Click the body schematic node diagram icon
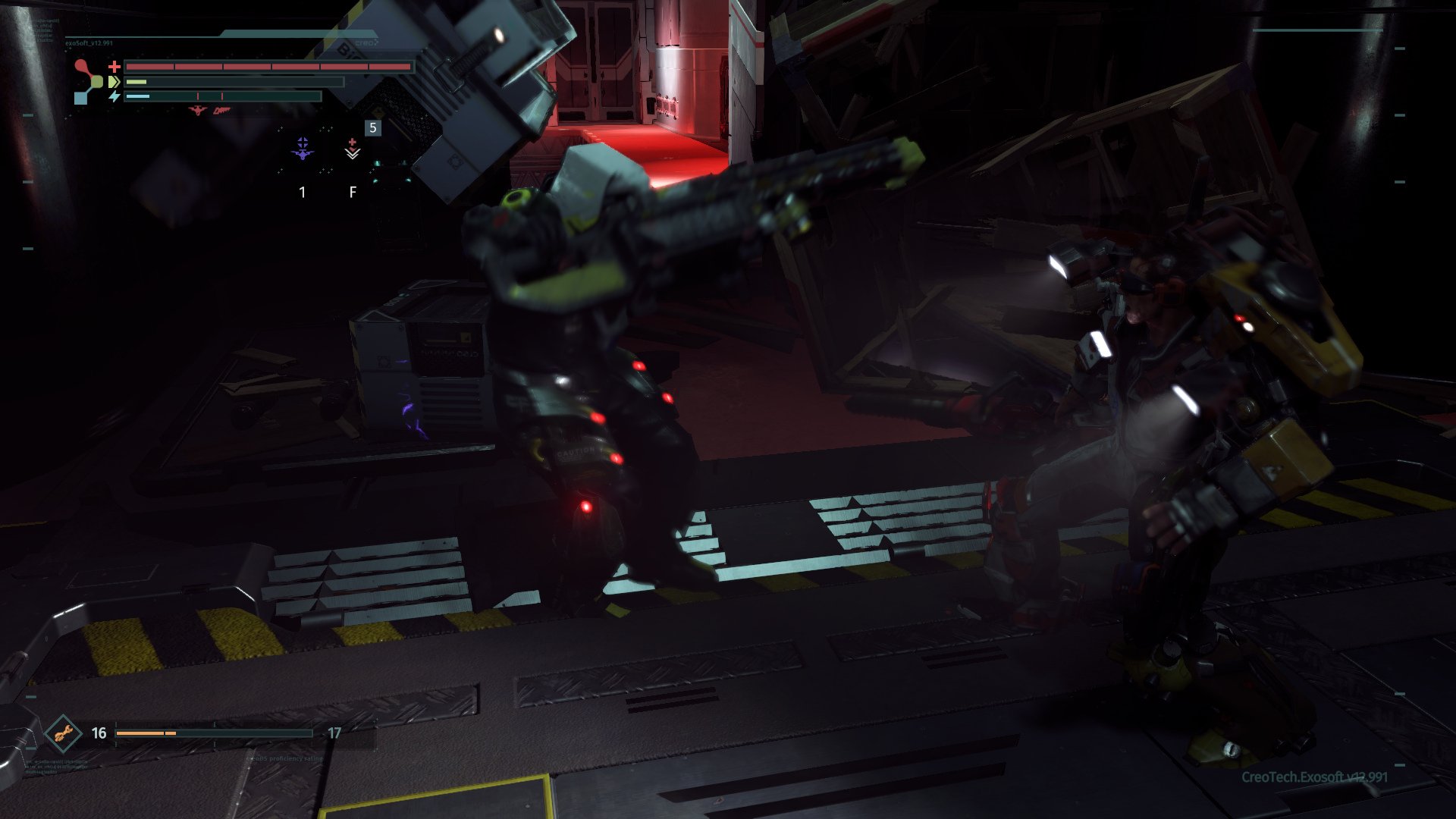Viewport: 1456px width, 819px height. coord(85,81)
